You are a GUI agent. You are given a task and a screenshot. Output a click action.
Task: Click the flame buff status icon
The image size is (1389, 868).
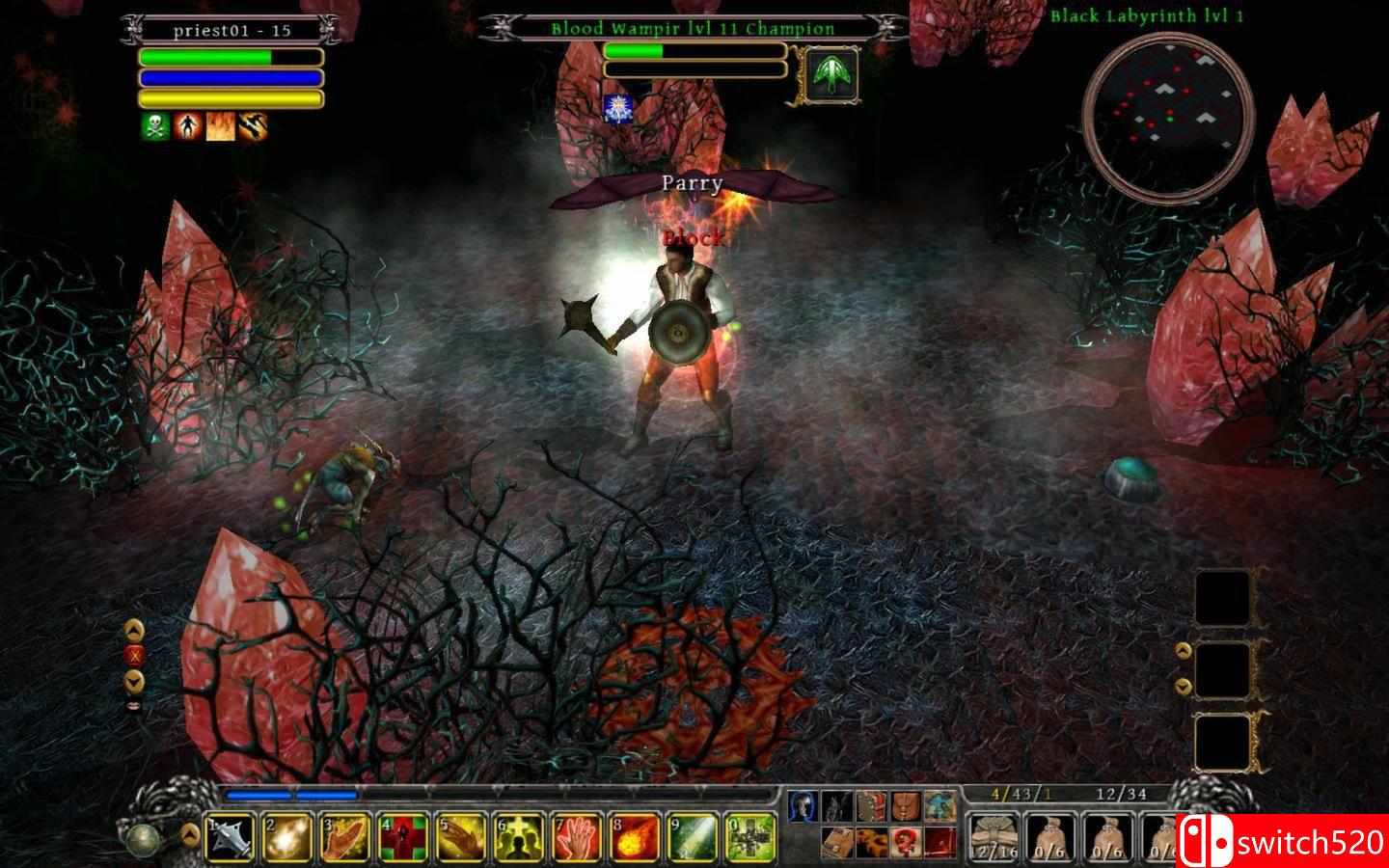tap(218, 124)
